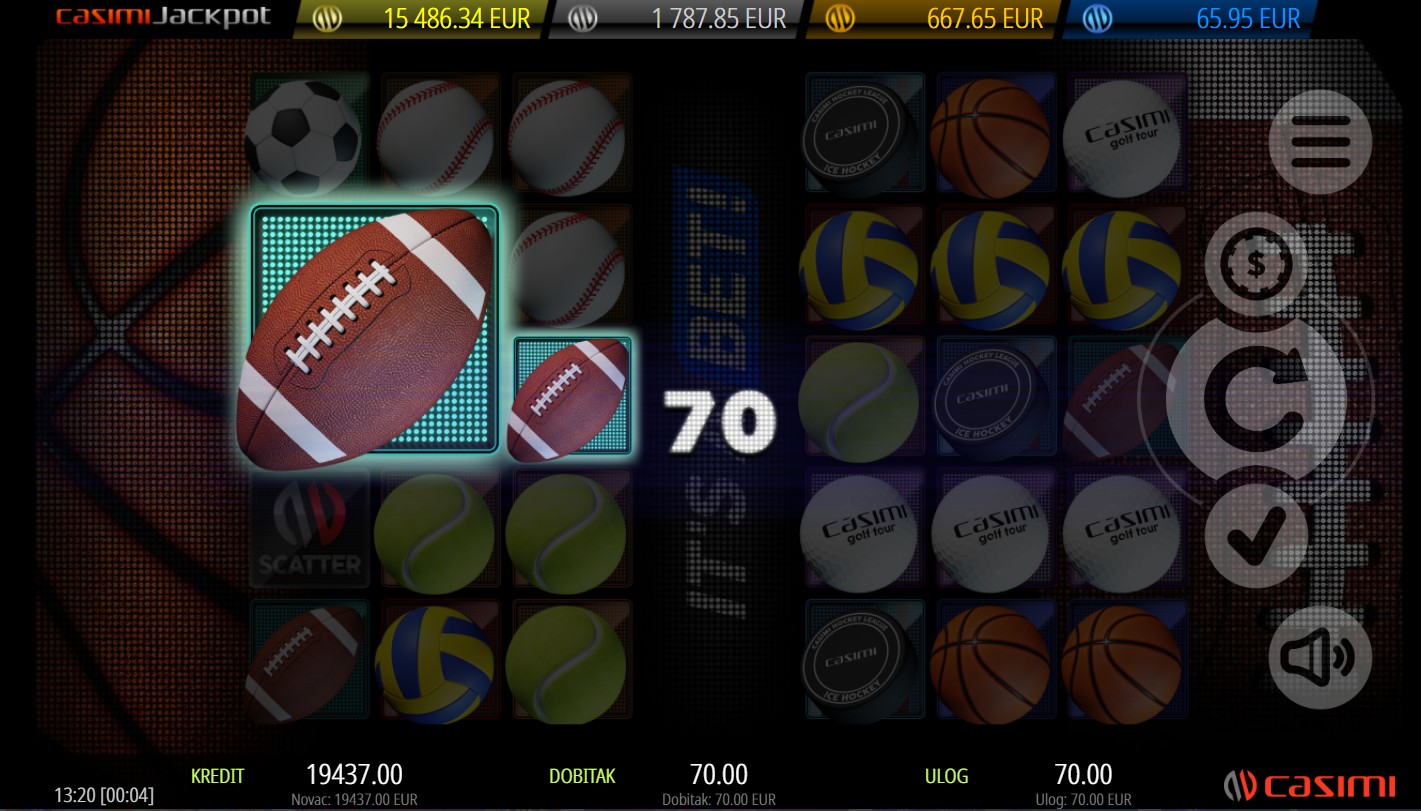Spin the reels with the circular arrow
This screenshot has height=811, width=1421.
coord(1256,399)
